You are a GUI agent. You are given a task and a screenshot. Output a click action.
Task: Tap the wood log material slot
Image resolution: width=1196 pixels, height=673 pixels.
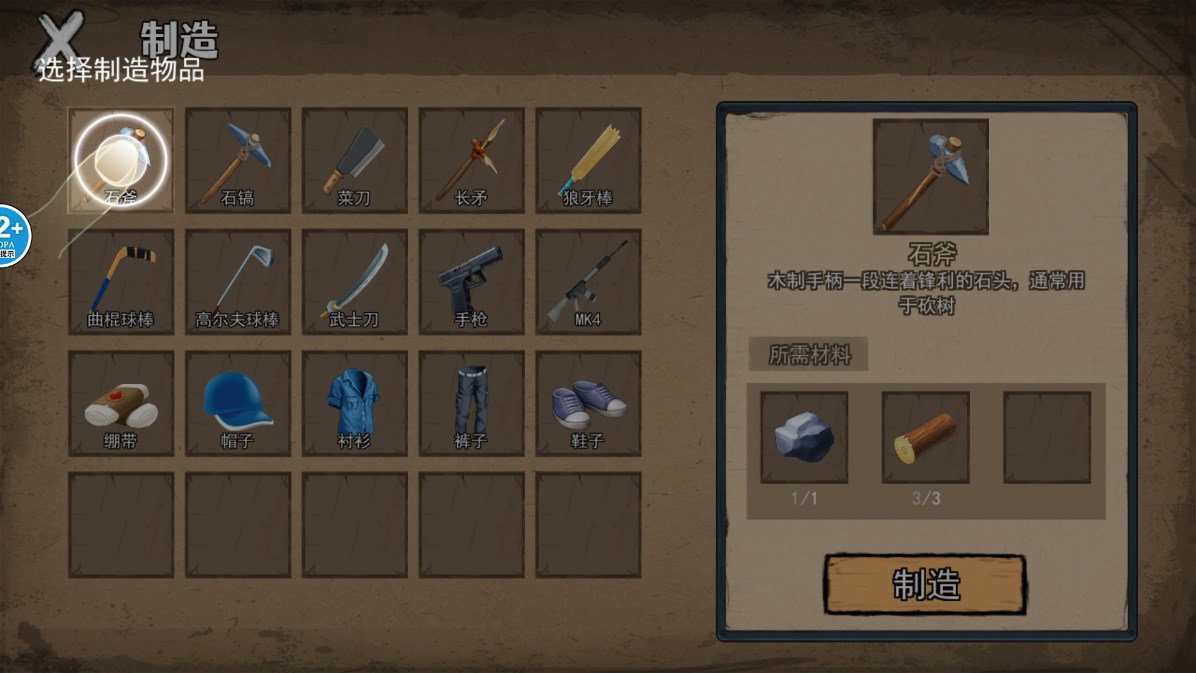pos(925,438)
